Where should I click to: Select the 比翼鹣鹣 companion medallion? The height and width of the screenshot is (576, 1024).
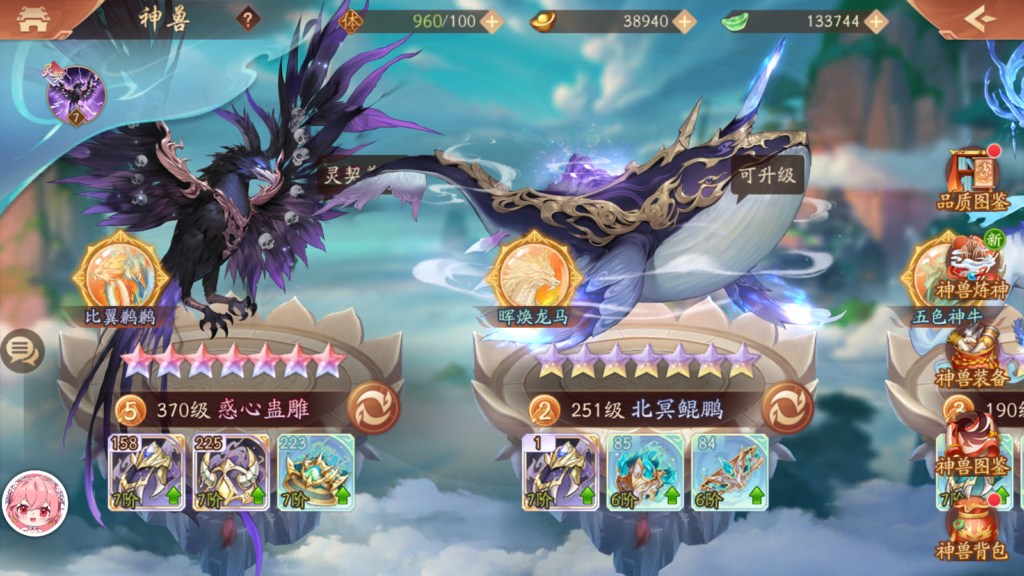(127, 273)
